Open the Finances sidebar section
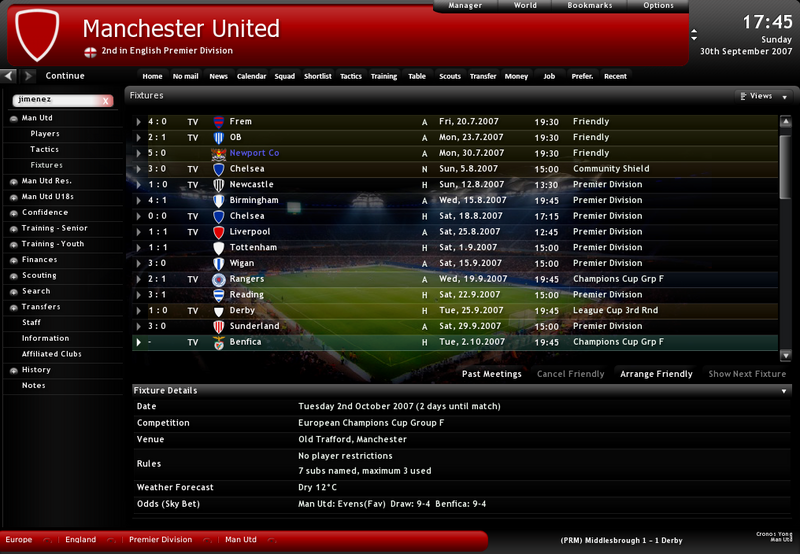 [40, 260]
